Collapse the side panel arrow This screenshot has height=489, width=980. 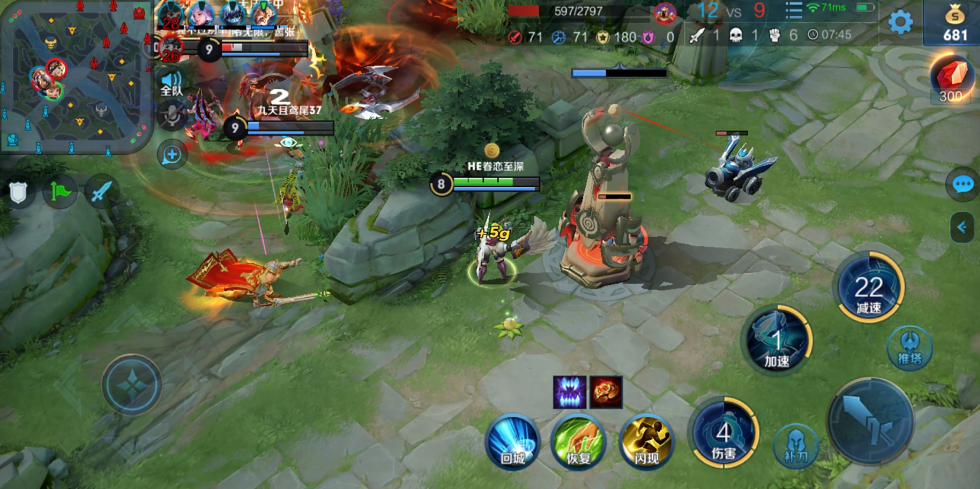[x=963, y=228]
